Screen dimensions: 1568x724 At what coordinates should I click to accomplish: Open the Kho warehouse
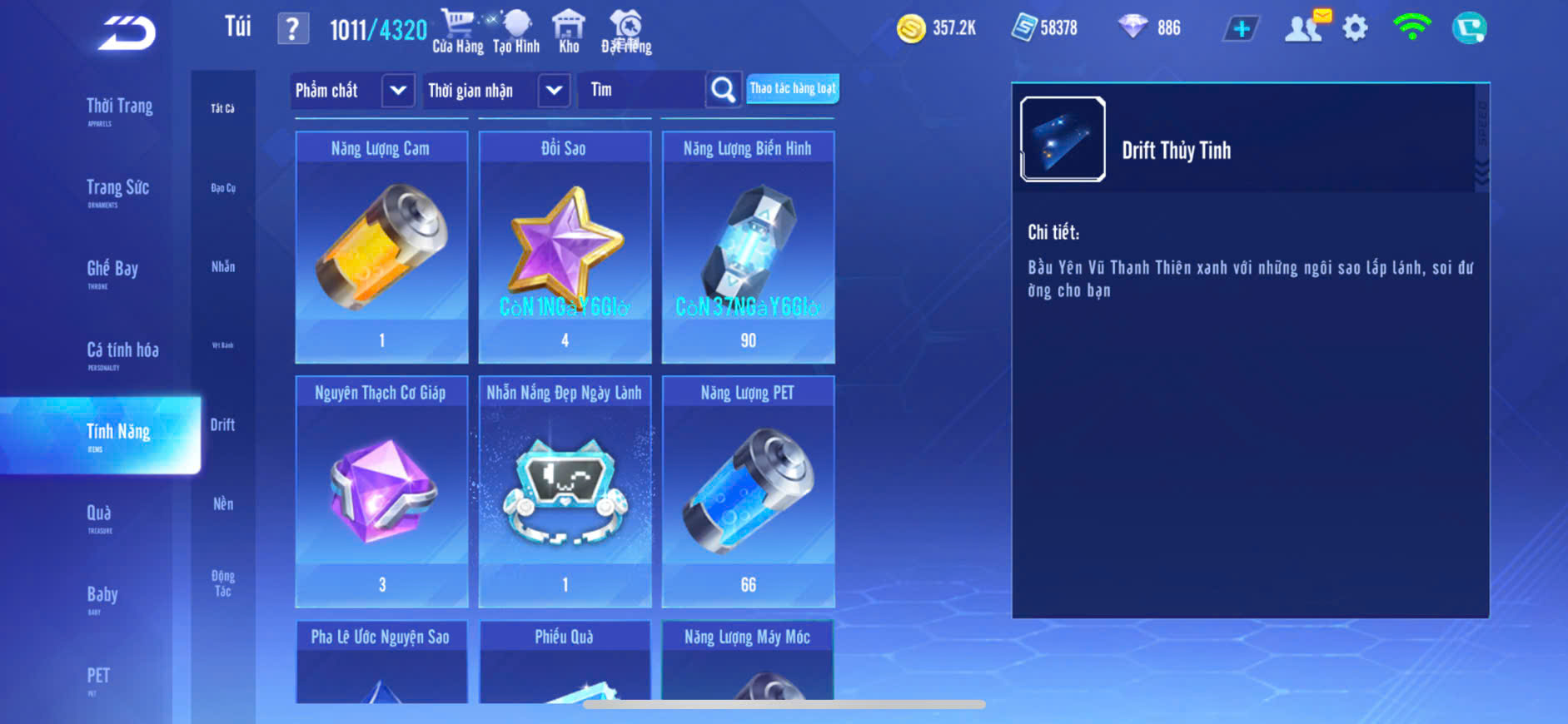pyautogui.click(x=569, y=32)
